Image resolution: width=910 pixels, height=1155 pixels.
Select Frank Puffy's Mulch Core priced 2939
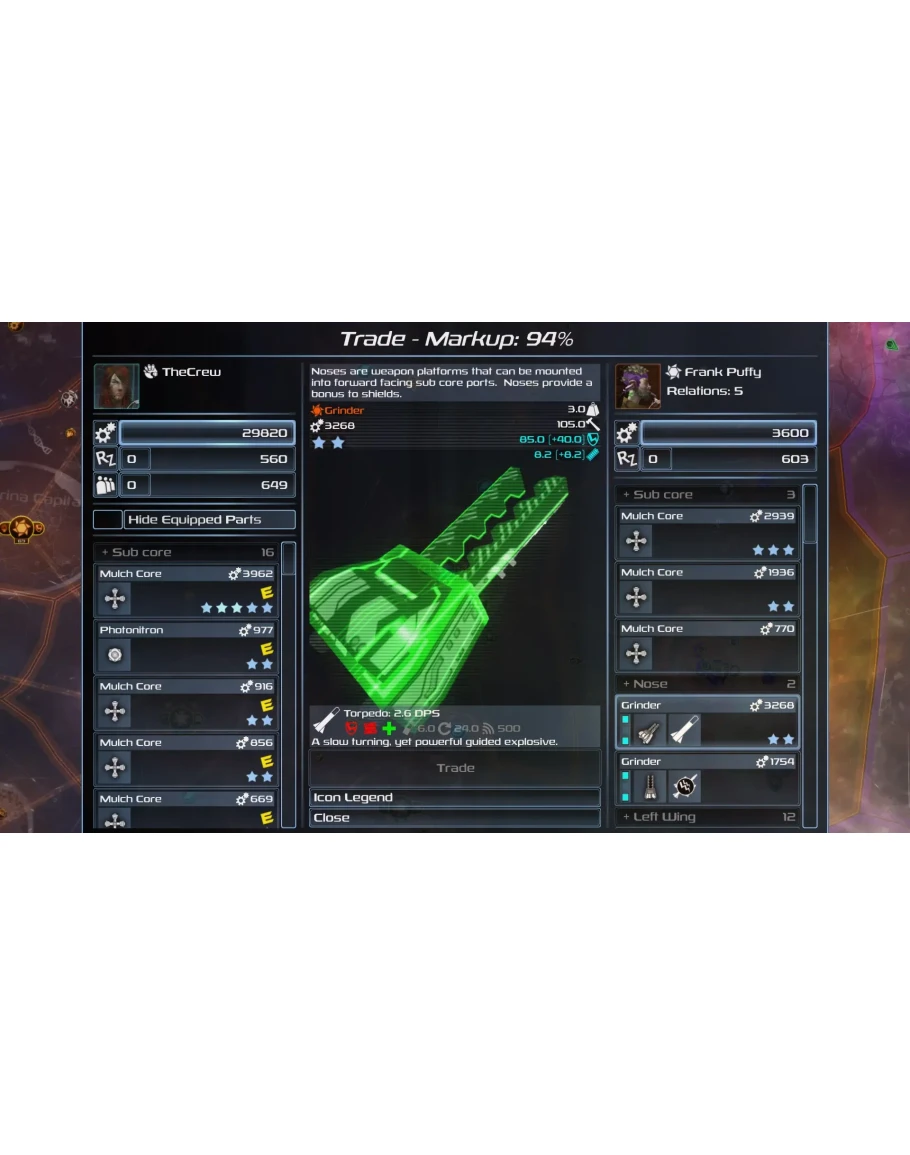click(x=707, y=534)
